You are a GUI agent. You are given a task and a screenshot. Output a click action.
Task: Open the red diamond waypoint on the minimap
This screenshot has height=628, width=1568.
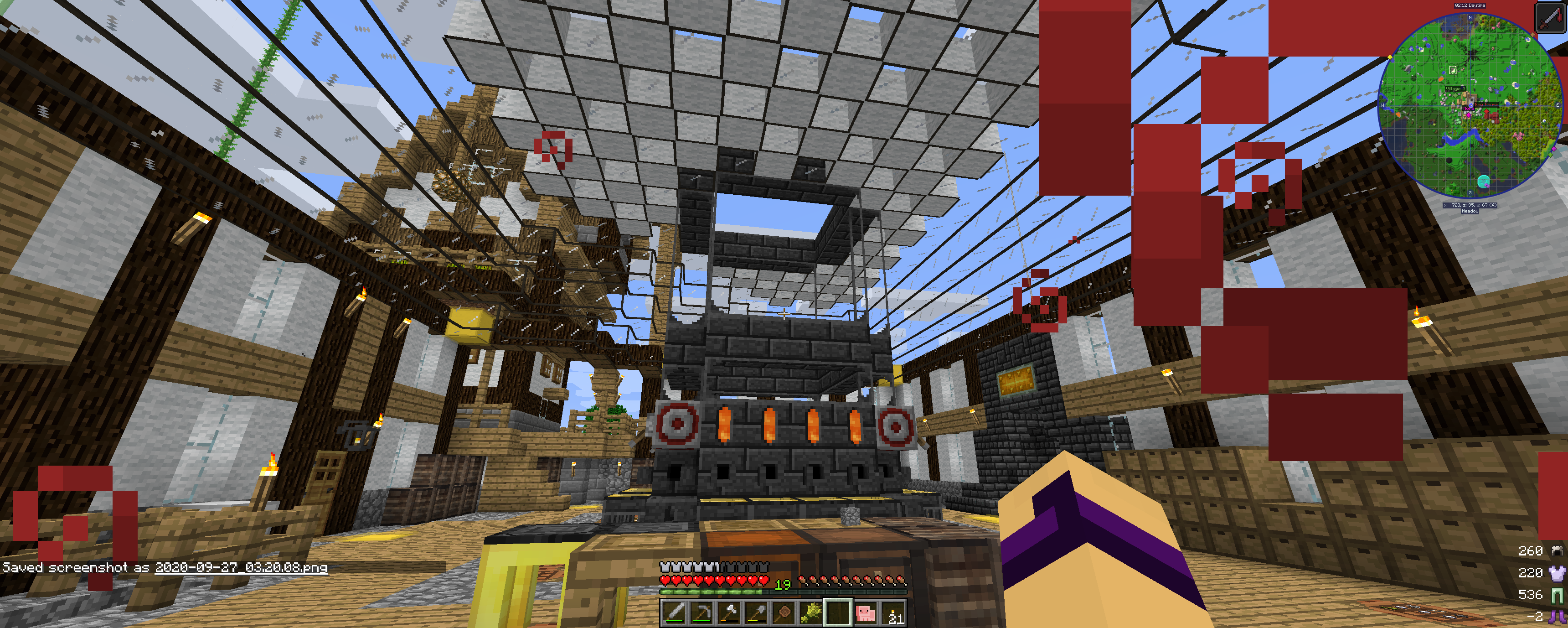[1486, 110]
